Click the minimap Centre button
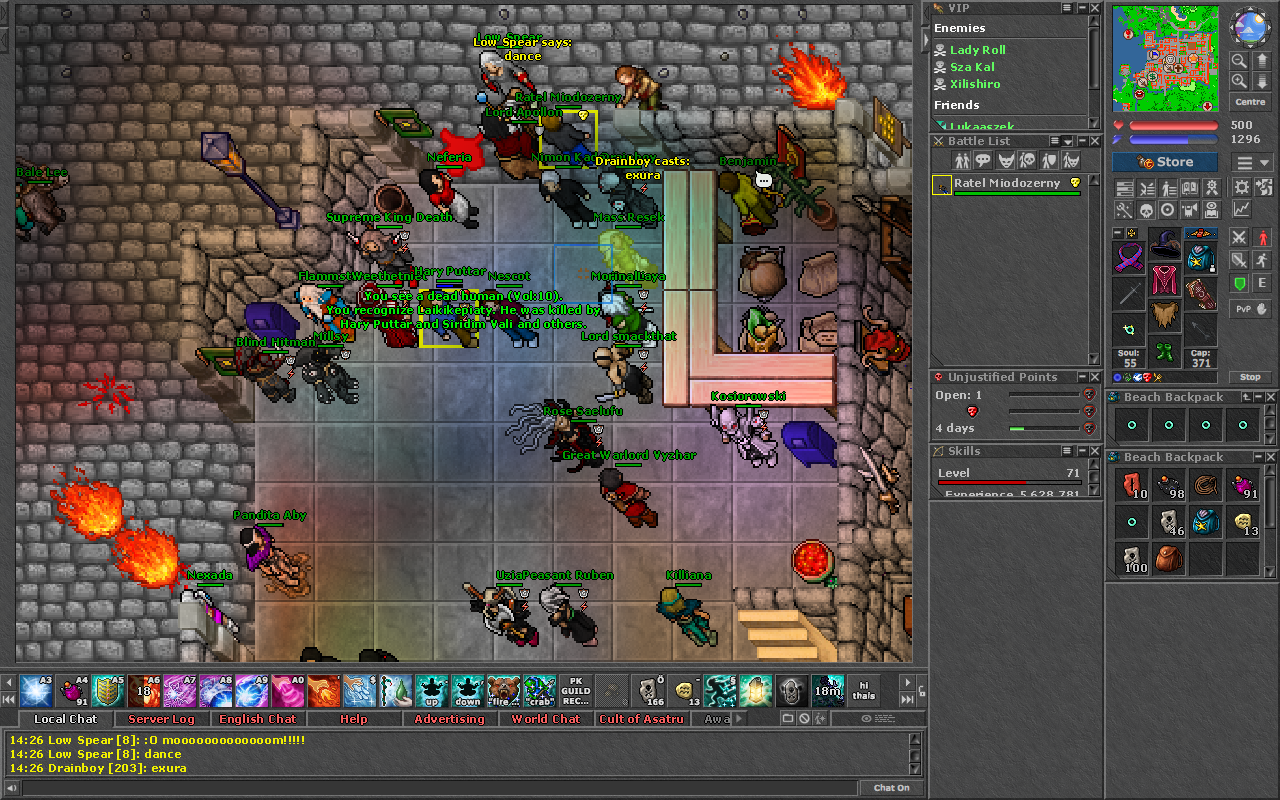1280x800 pixels. 1250,102
